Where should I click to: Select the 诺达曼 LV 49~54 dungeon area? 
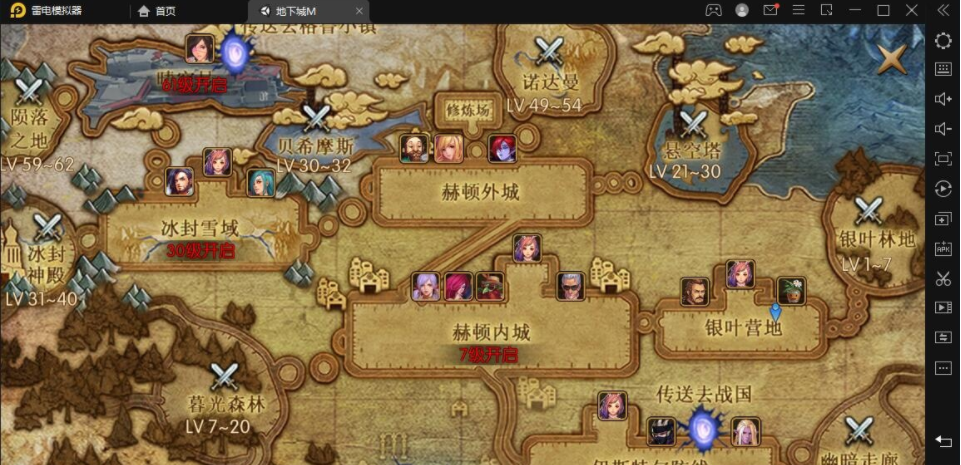[548, 52]
